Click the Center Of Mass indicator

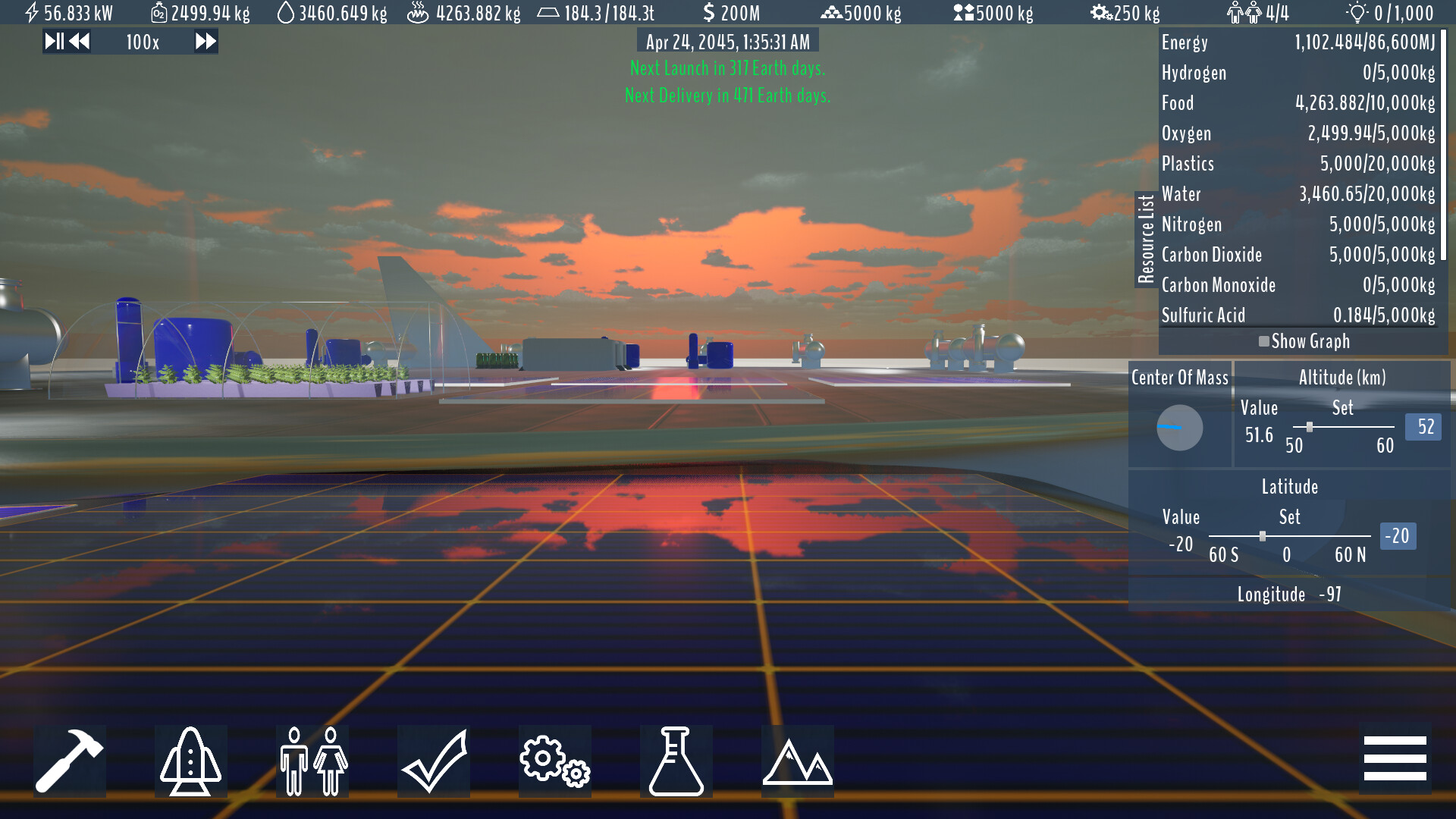[x=1180, y=428]
